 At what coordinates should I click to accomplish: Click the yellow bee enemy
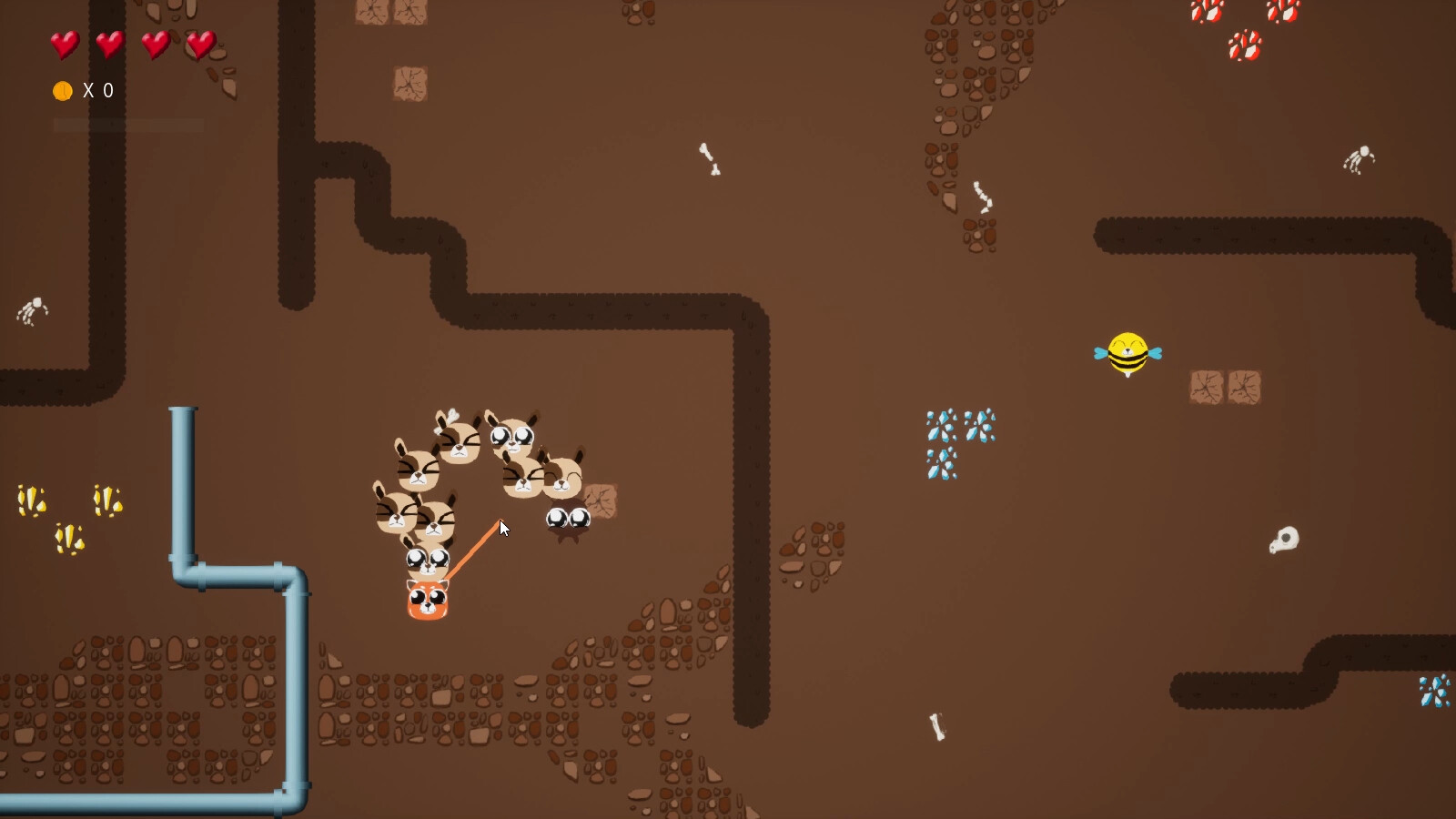(x=1127, y=354)
